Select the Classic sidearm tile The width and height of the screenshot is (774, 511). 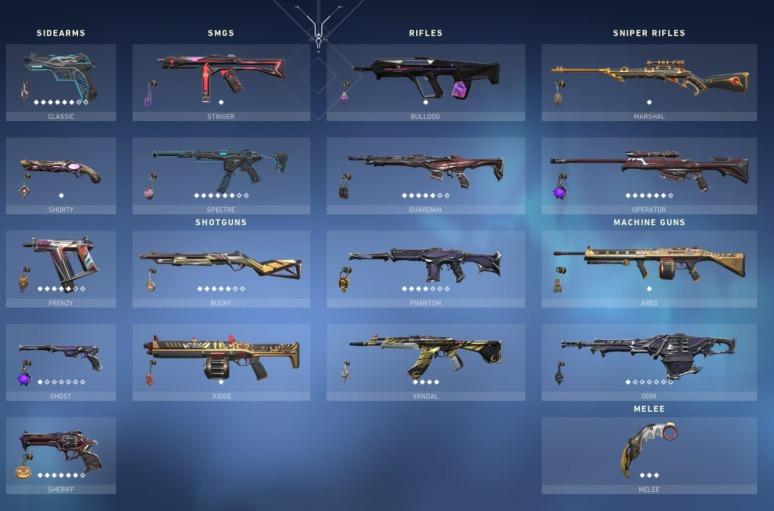pyautogui.click(x=61, y=81)
